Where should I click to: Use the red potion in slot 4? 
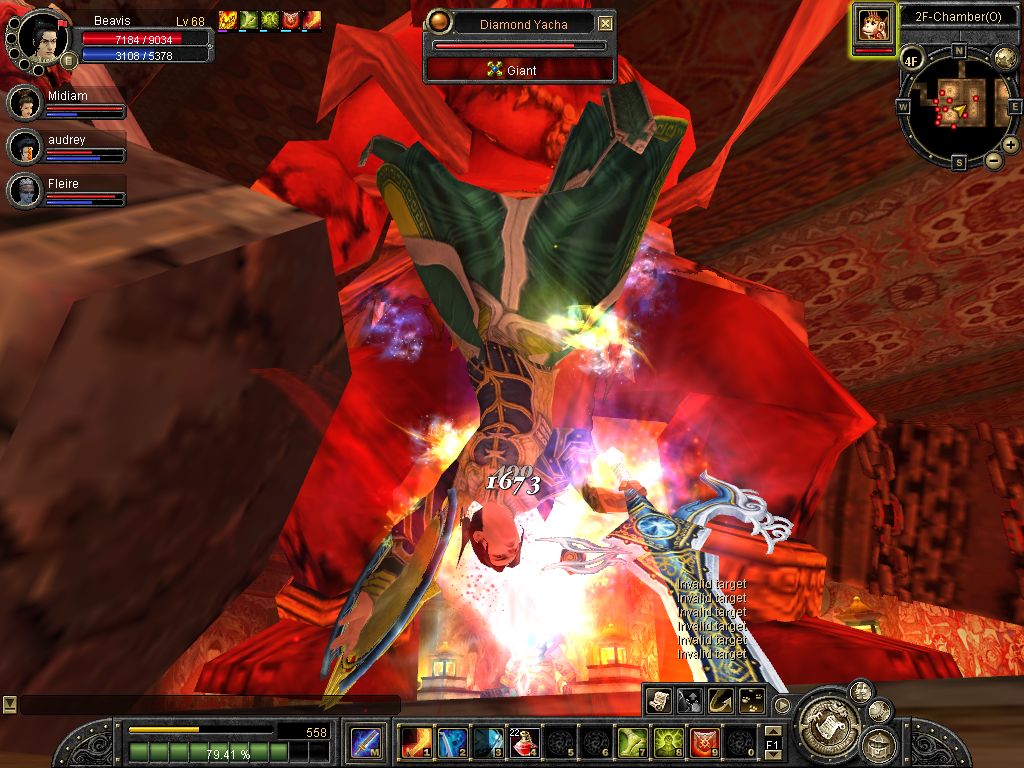pos(525,742)
